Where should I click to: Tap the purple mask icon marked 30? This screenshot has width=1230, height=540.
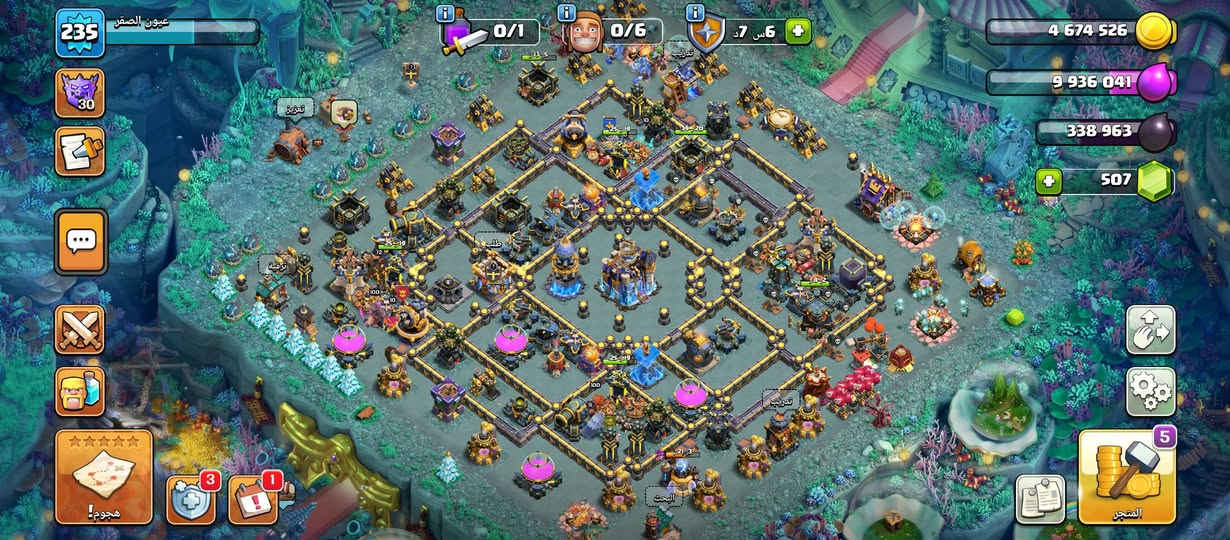point(79,93)
